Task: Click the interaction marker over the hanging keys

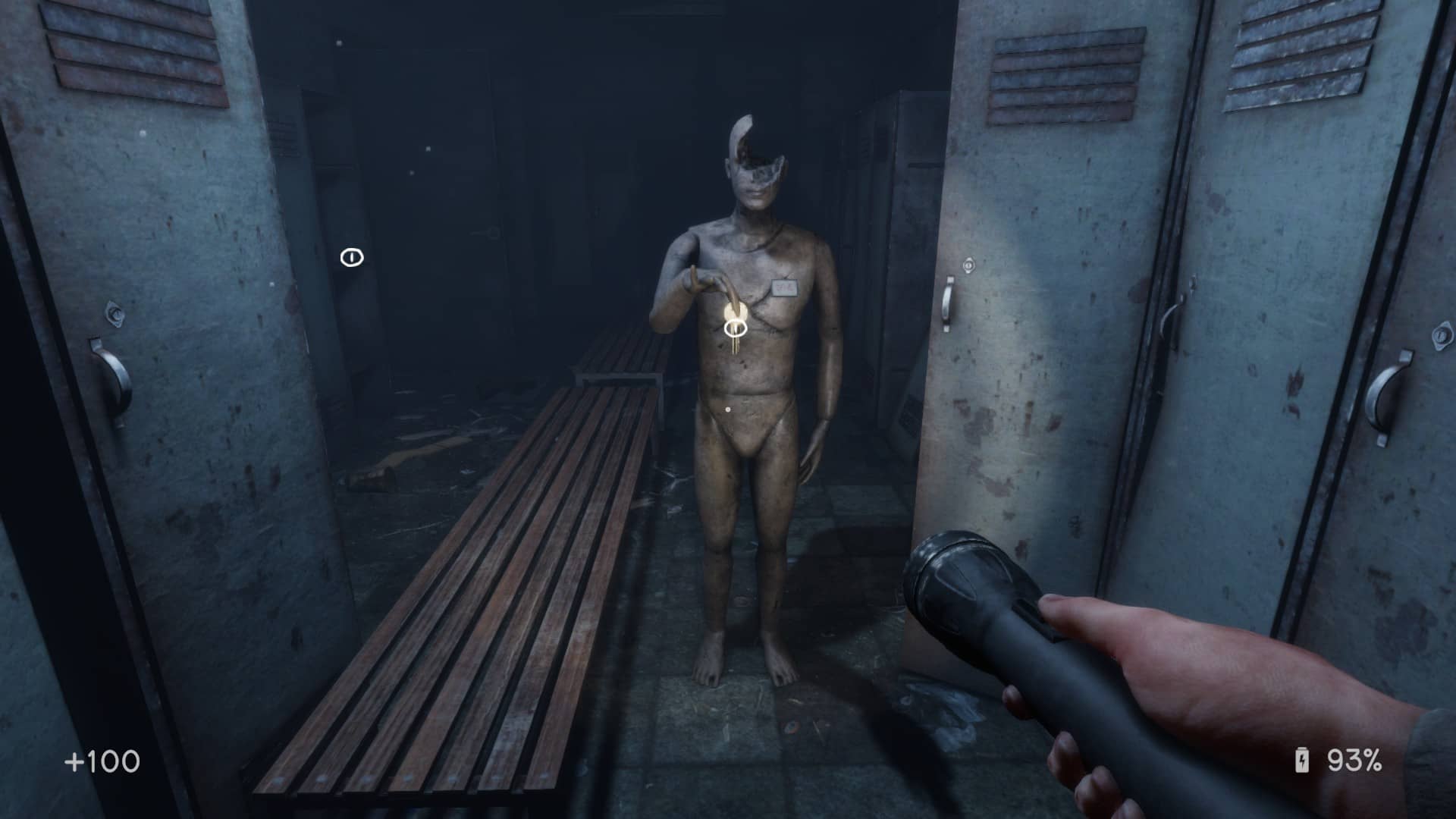Action: (x=735, y=328)
